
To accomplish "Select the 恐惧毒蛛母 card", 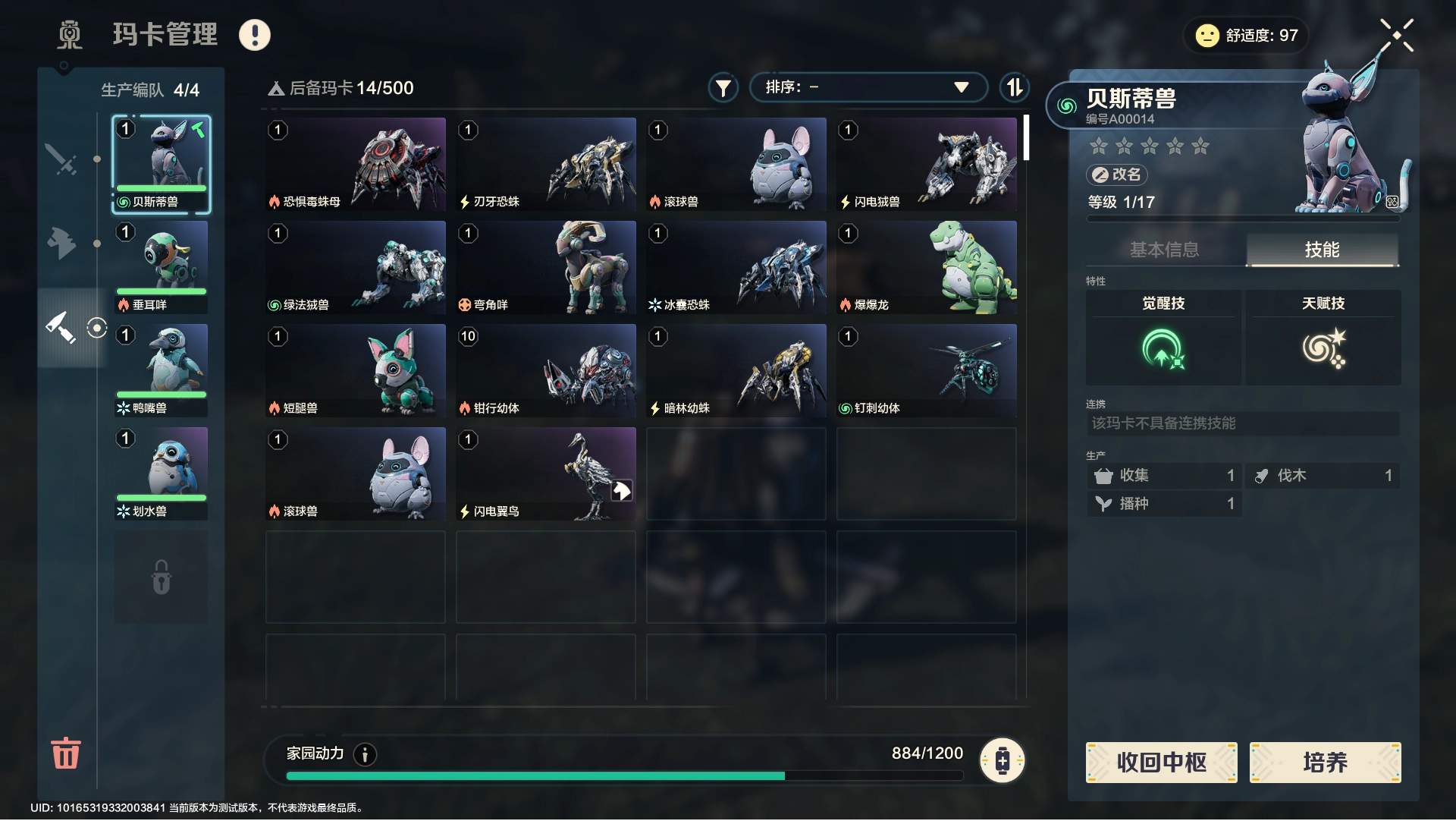I will (x=356, y=164).
